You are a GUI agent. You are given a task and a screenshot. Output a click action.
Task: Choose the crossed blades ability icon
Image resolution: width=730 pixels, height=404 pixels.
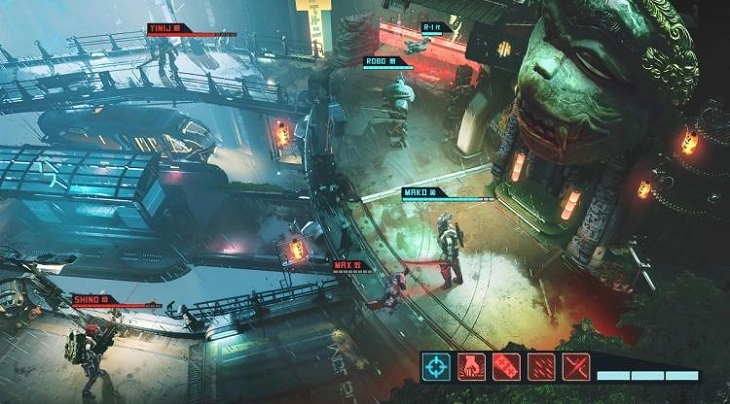click(x=575, y=367)
